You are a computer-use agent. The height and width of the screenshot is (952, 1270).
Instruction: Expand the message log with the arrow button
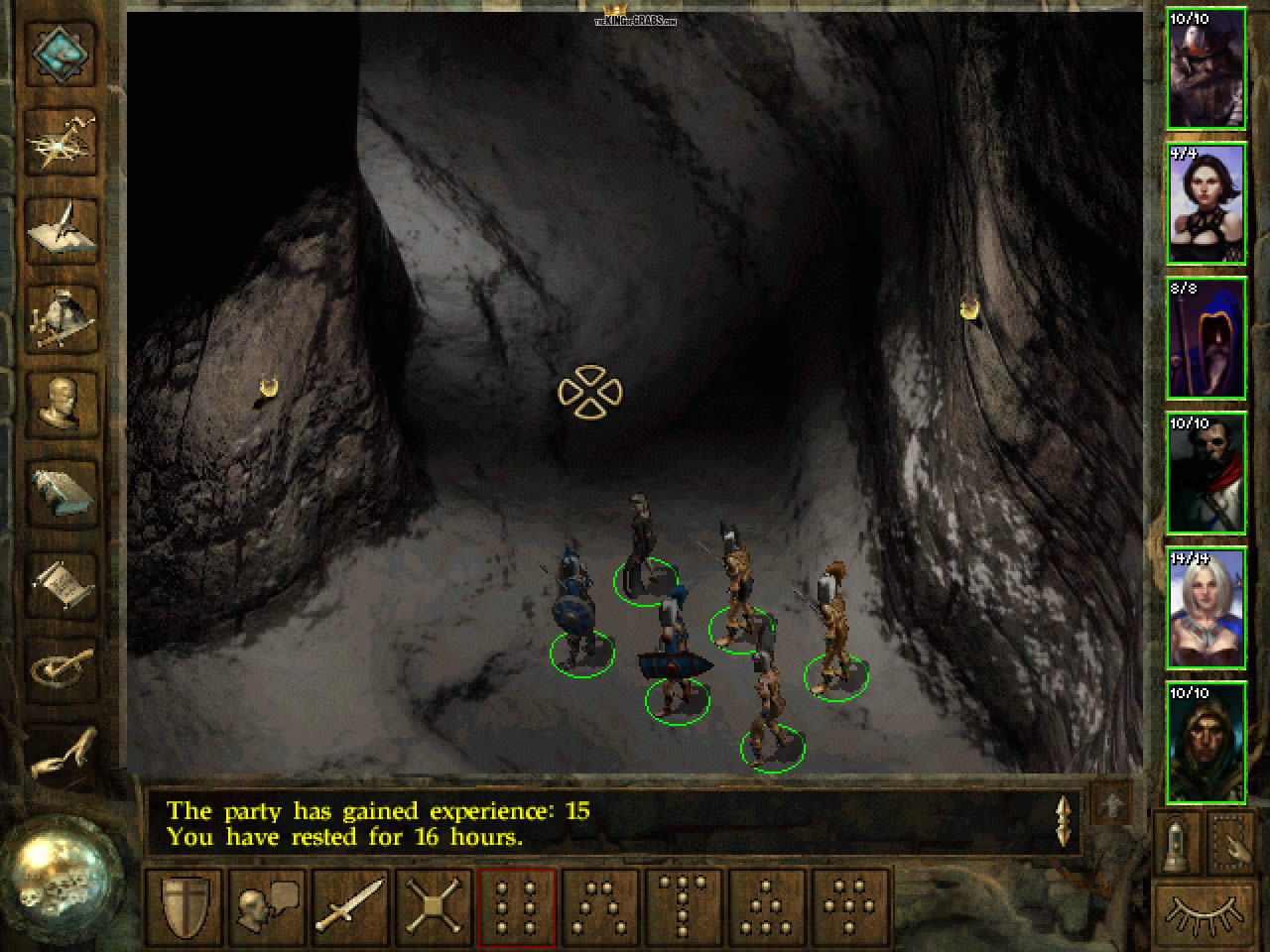[1110, 805]
